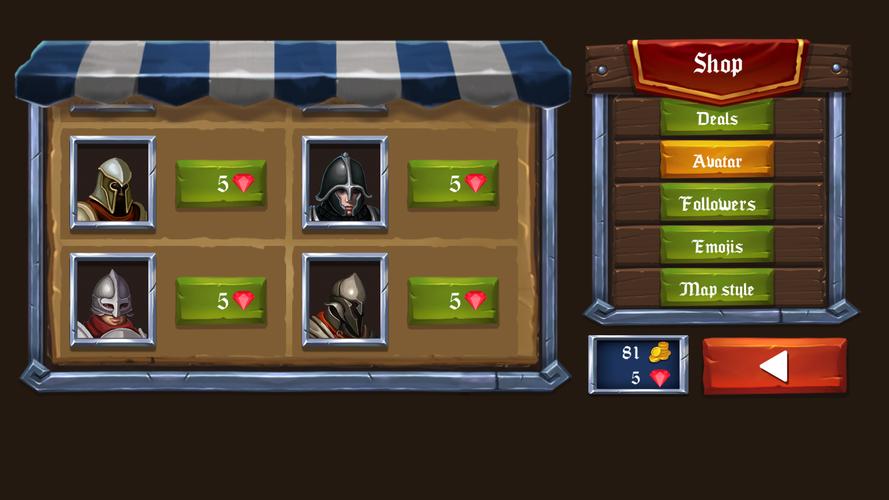This screenshot has height=500, width=889.
Task: Buy the Spartan helmet avatar for 5 gems
Action: pyautogui.click(x=221, y=183)
